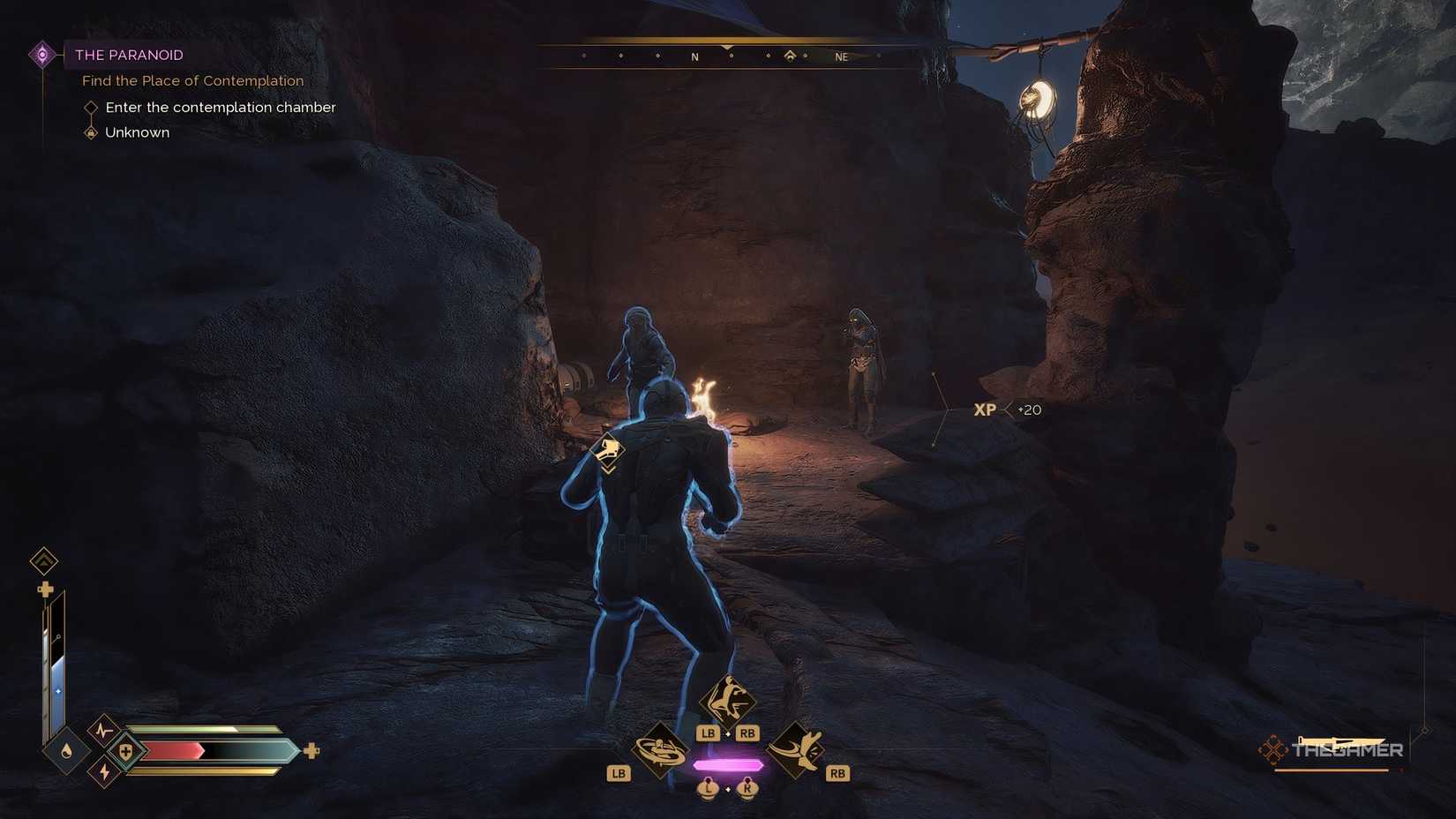Click the shield health icon beside the health bar
The image size is (1456, 819).
pos(124,751)
